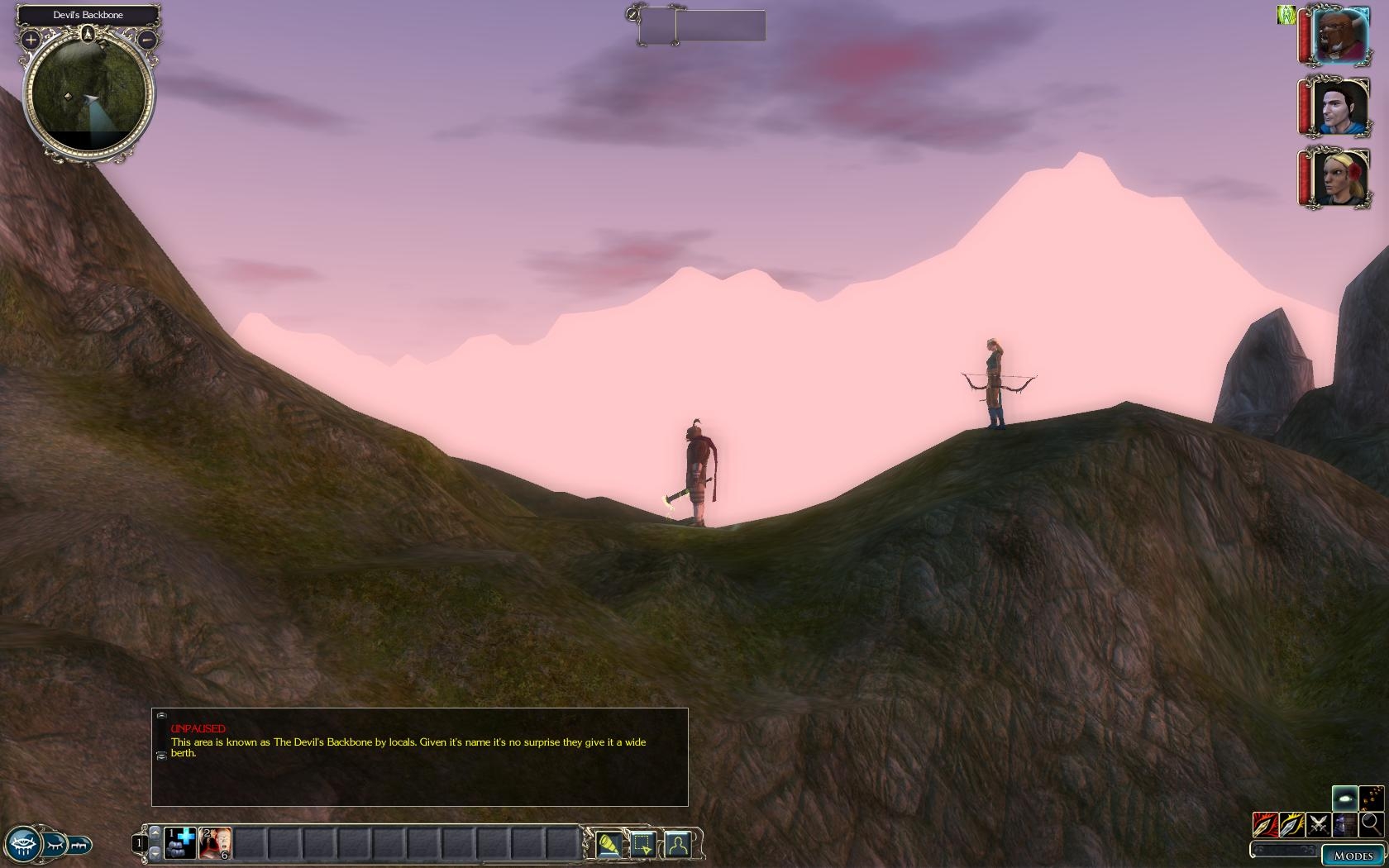This screenshot has width=1389, height=868.
Task: Toggle the magnifying glass search mode
Action: 1371,823
